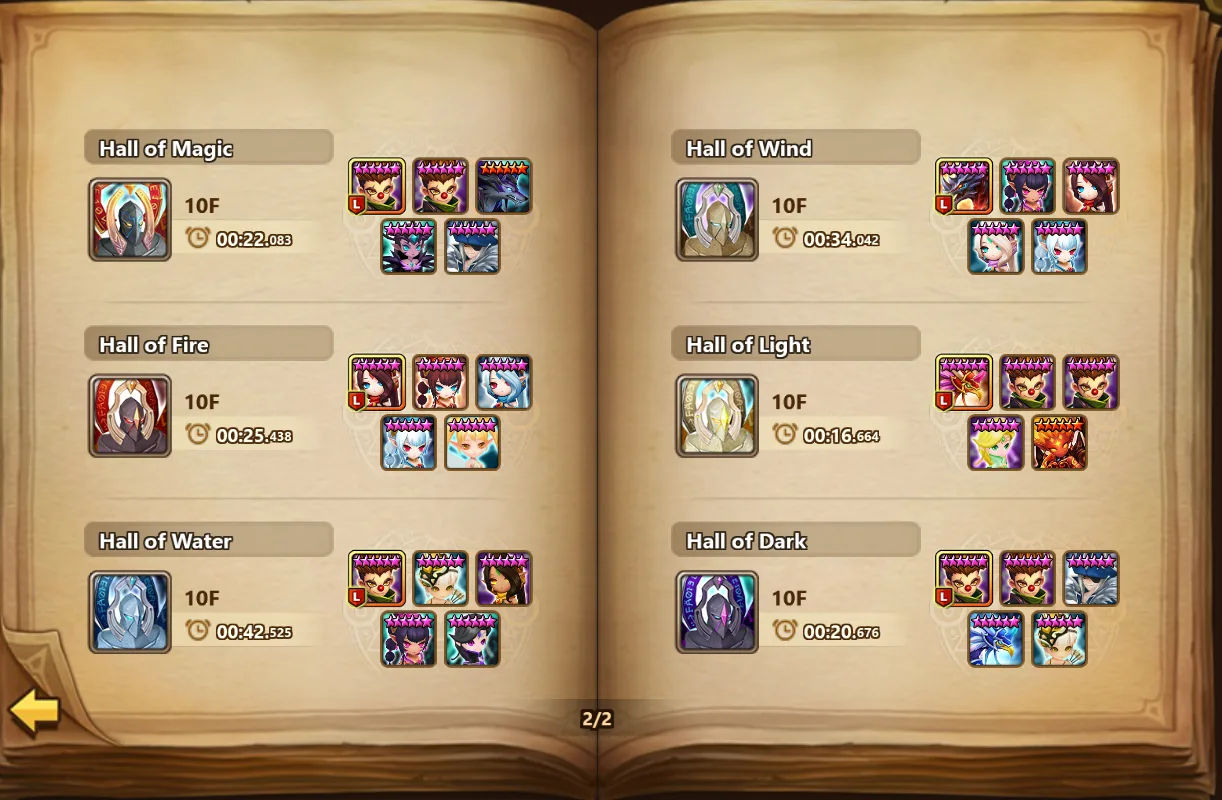Screen dimensions: 1222x800
Task: Inspect Hall of Water's leader monster icon
Action: click(x=377, y=578)
